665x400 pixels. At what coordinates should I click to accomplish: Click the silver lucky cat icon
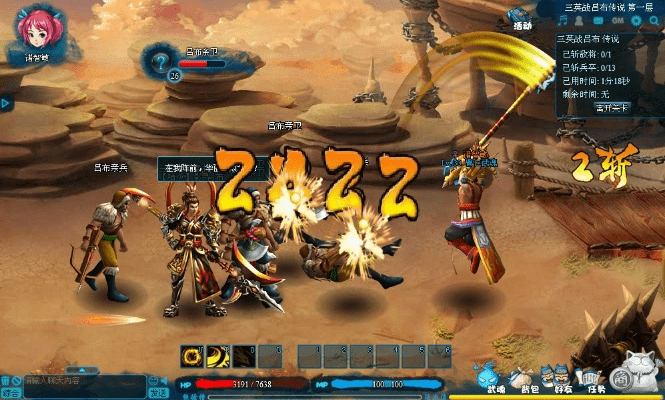coord(638,370)
